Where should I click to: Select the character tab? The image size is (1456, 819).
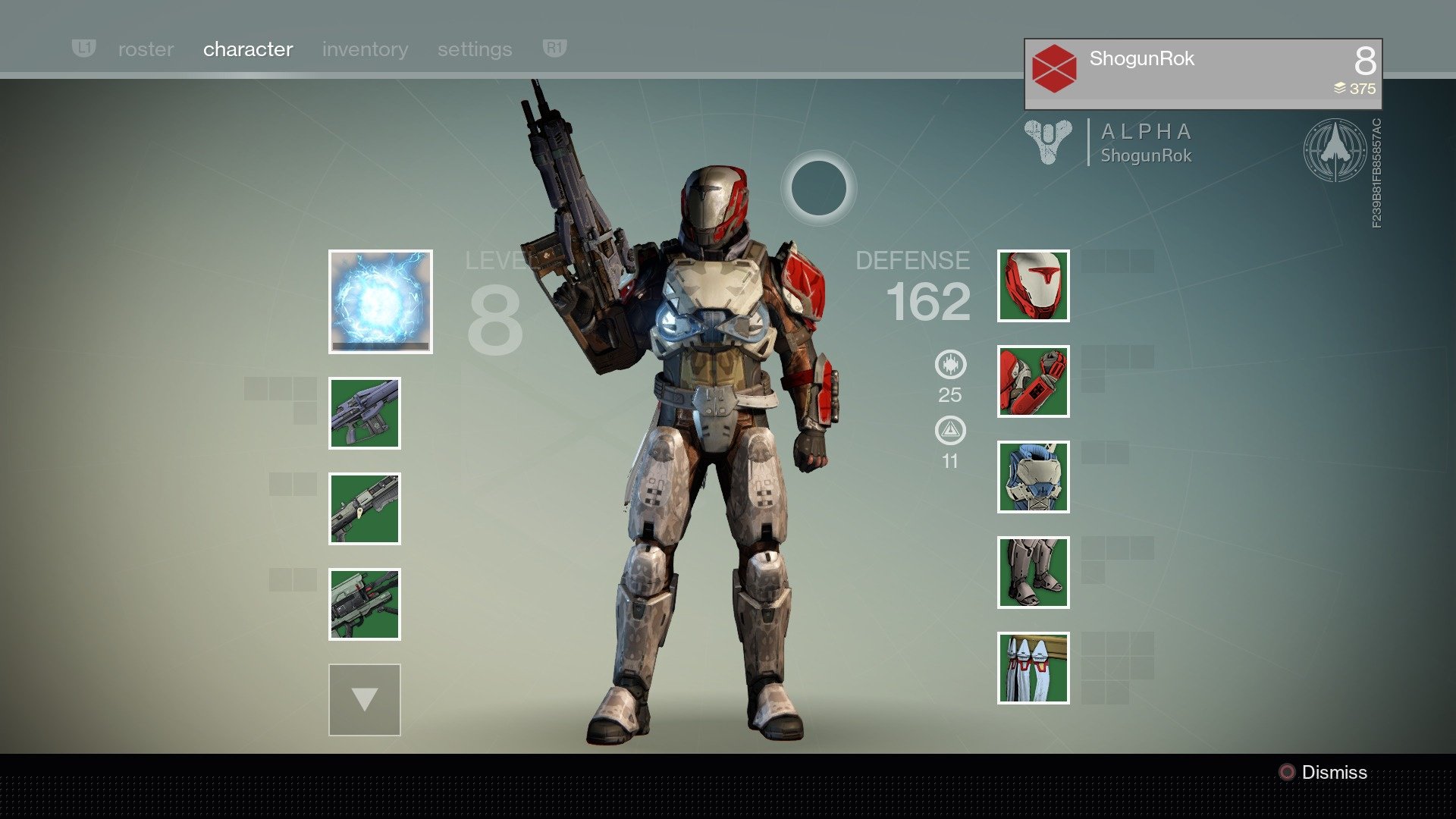pyautogui.click(x=248, y=49)
